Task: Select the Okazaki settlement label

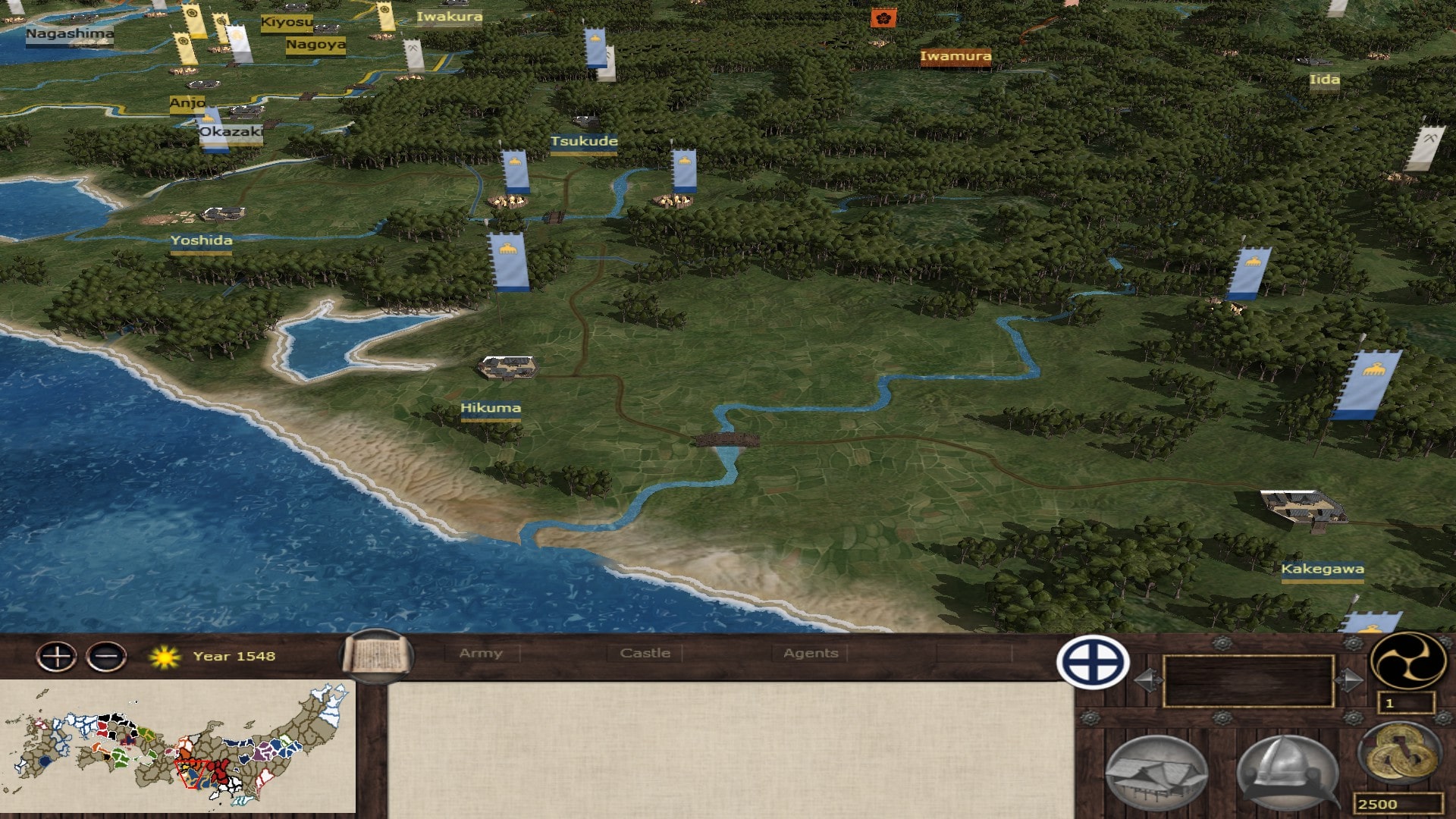Action: point(231,132)
